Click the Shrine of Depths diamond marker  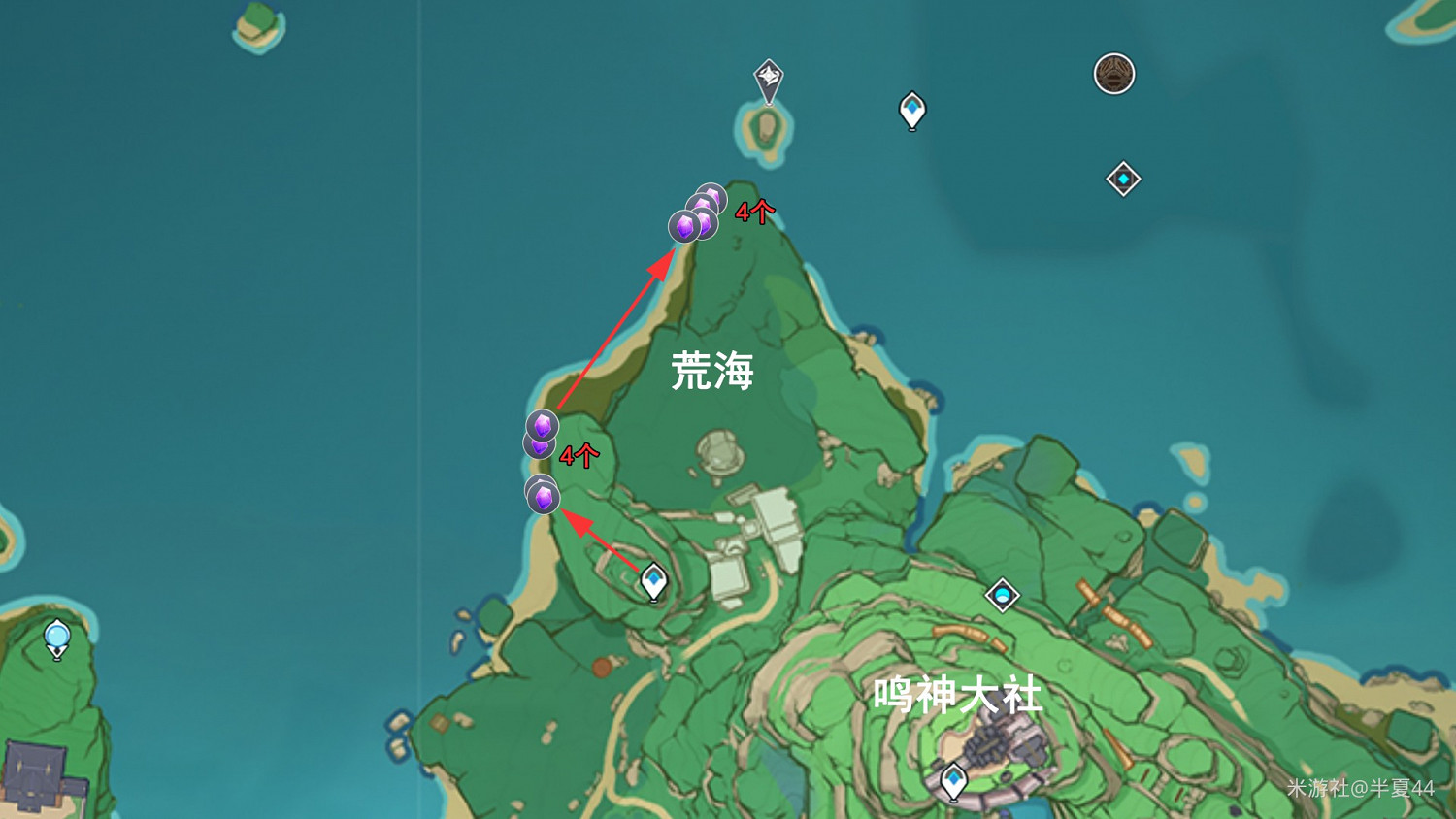click(1123, 179)
